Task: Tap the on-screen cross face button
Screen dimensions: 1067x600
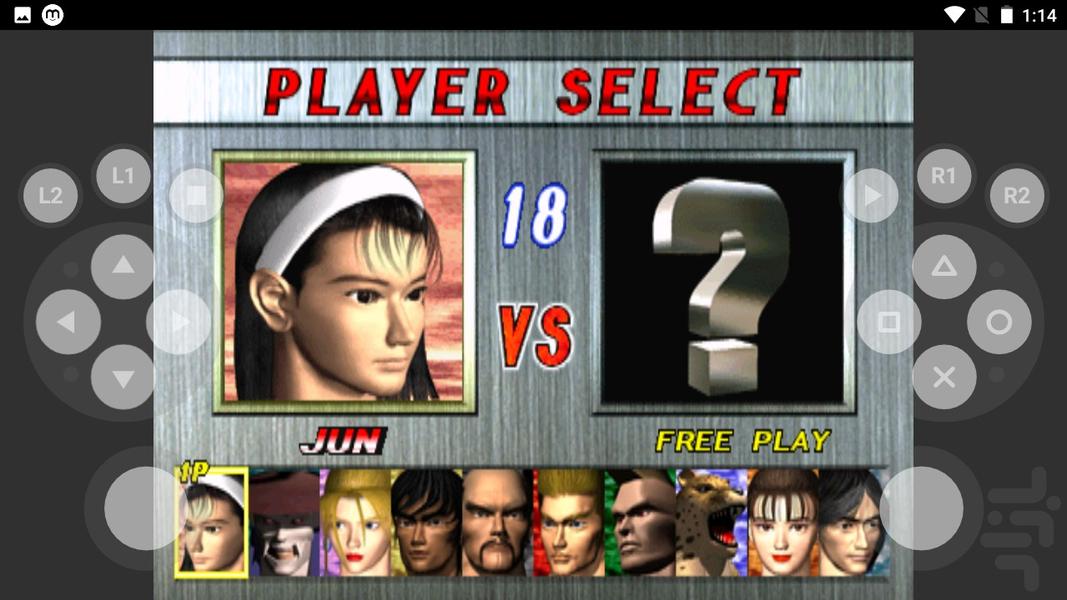Action: click(x=944, y=377)
